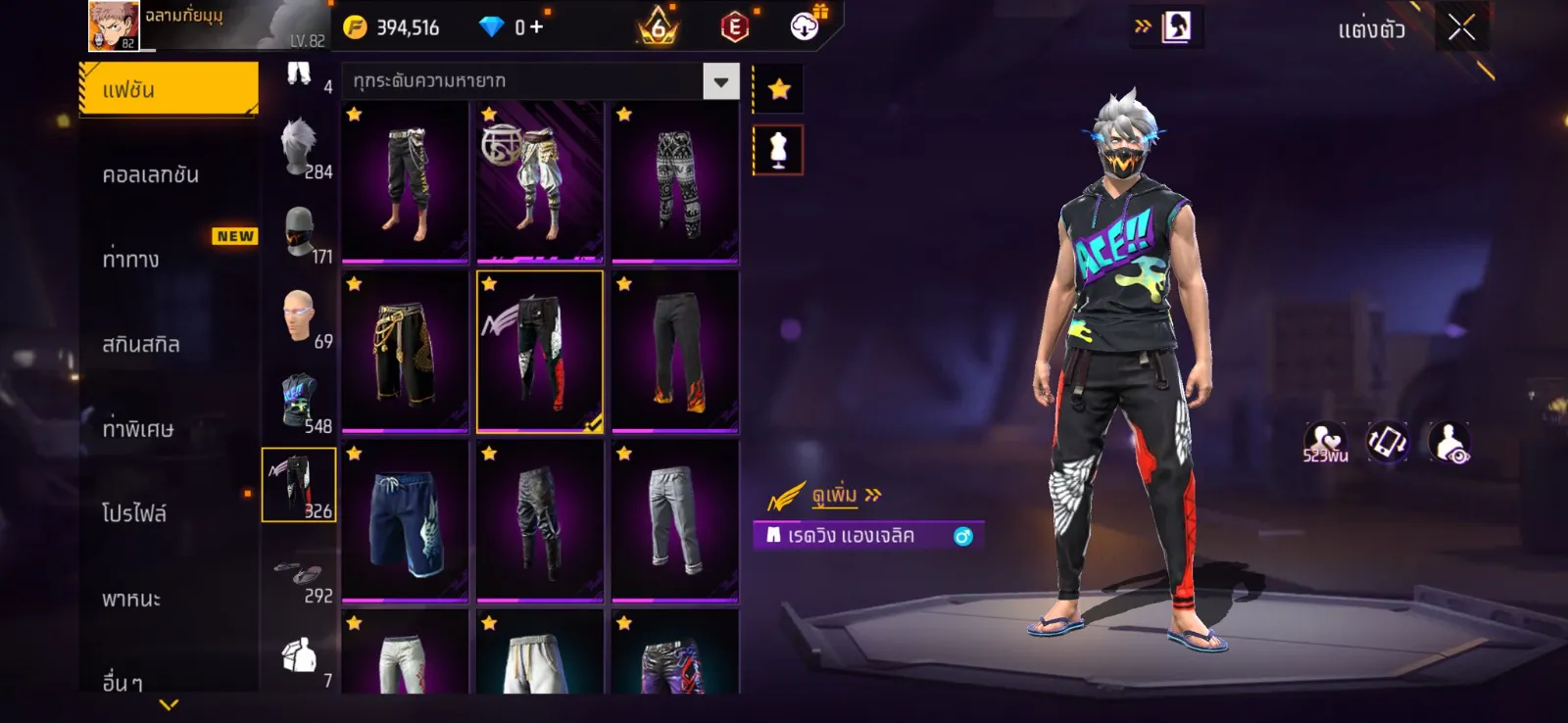The height and width of the screenshot is (723, 1568).
Task: Pick the tops category with 548 items
Action: pos(300,402)
